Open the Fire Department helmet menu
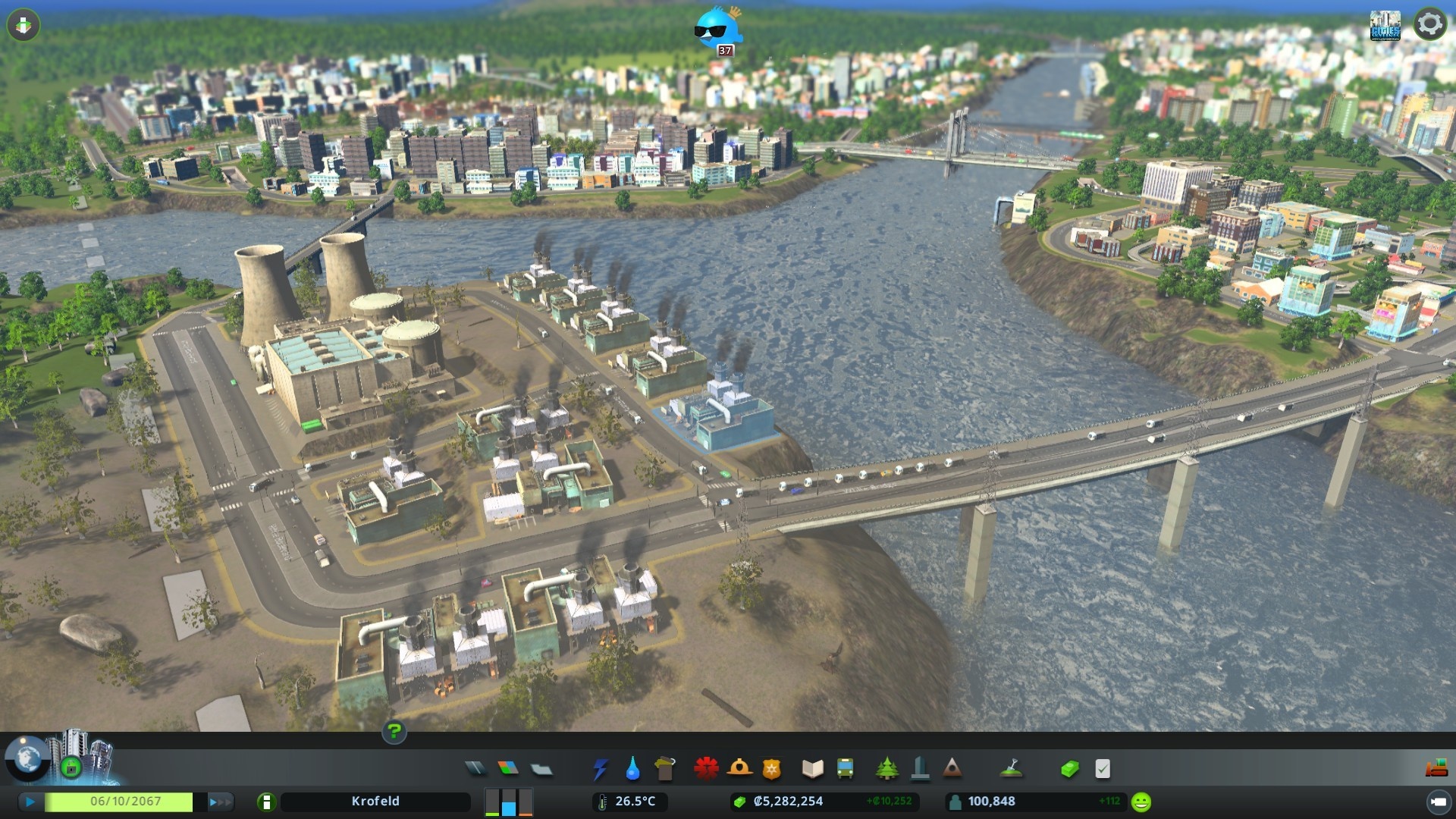The image size is (1456, 819). pos(739,769)
